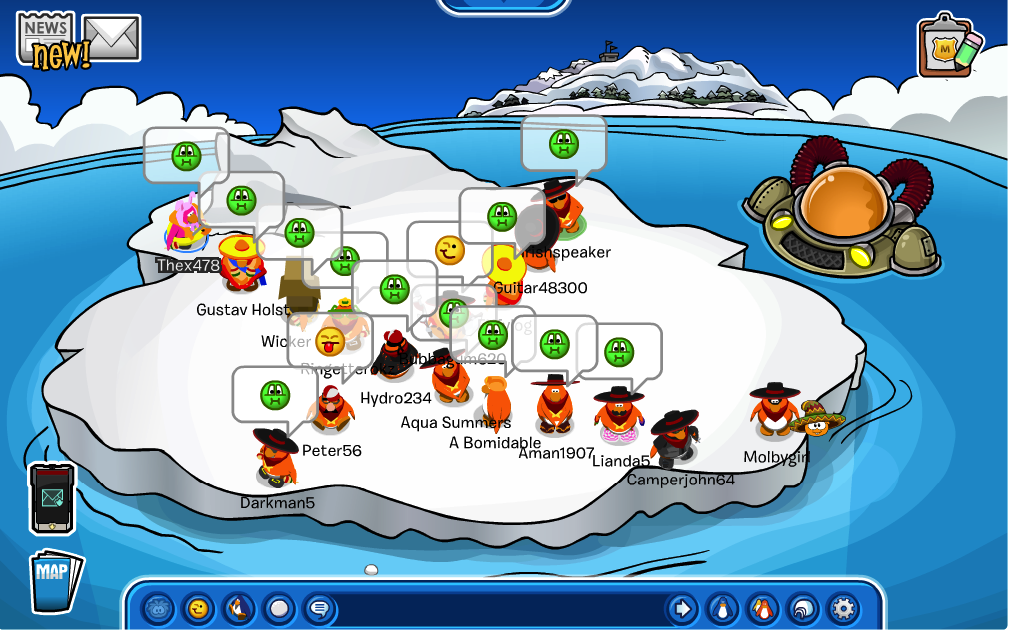Open the settings gear
The height and width of the screenshot is (631, 1009).
click(x=843, y=607)
